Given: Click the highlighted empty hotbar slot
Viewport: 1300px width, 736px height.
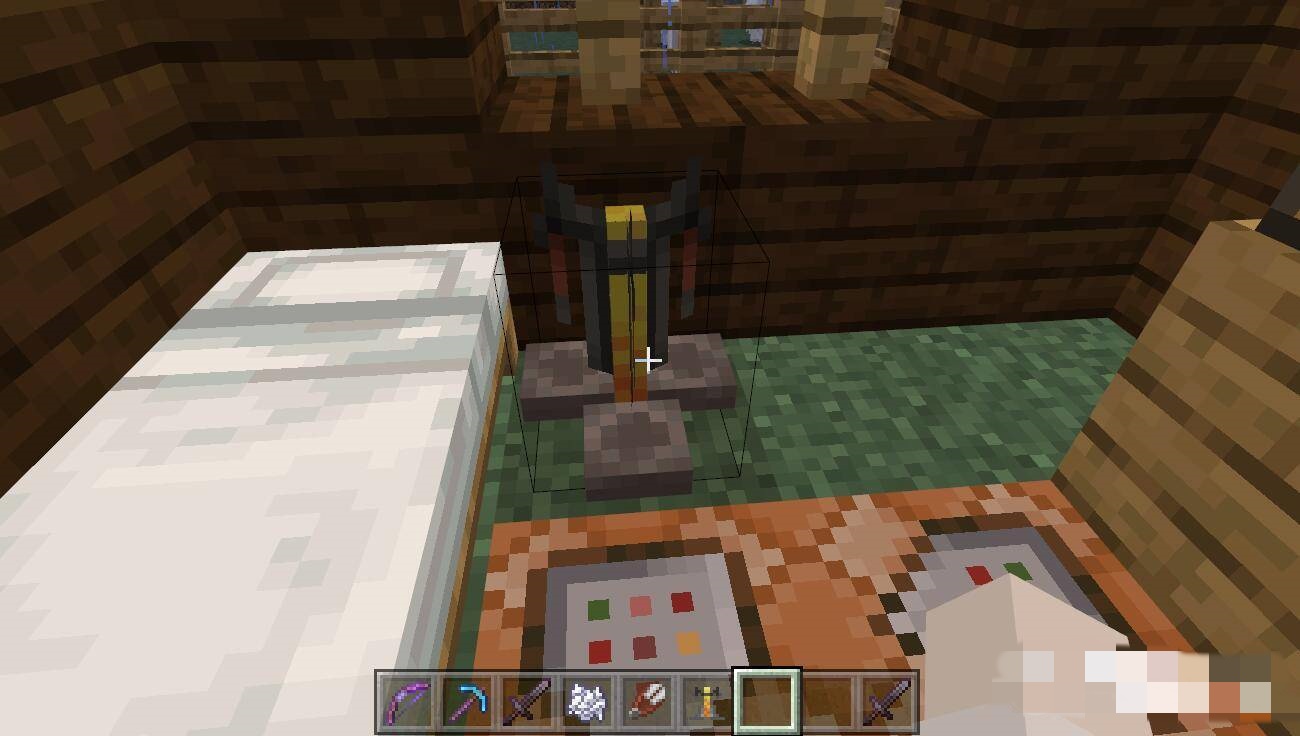Looking at the screenshot, I should coord(767,701).
